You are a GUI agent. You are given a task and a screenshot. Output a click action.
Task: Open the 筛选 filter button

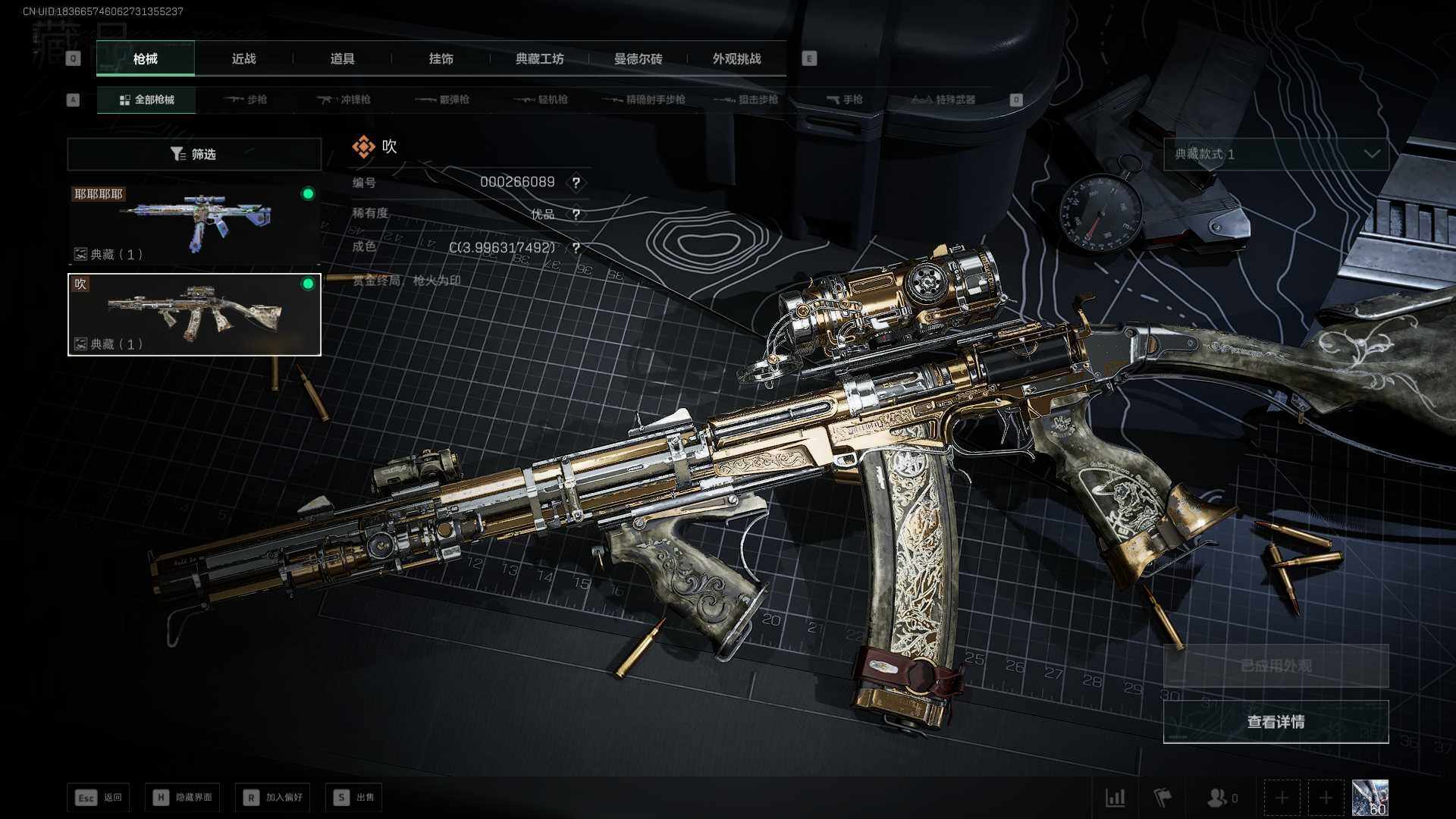click(x=194, y=154)
